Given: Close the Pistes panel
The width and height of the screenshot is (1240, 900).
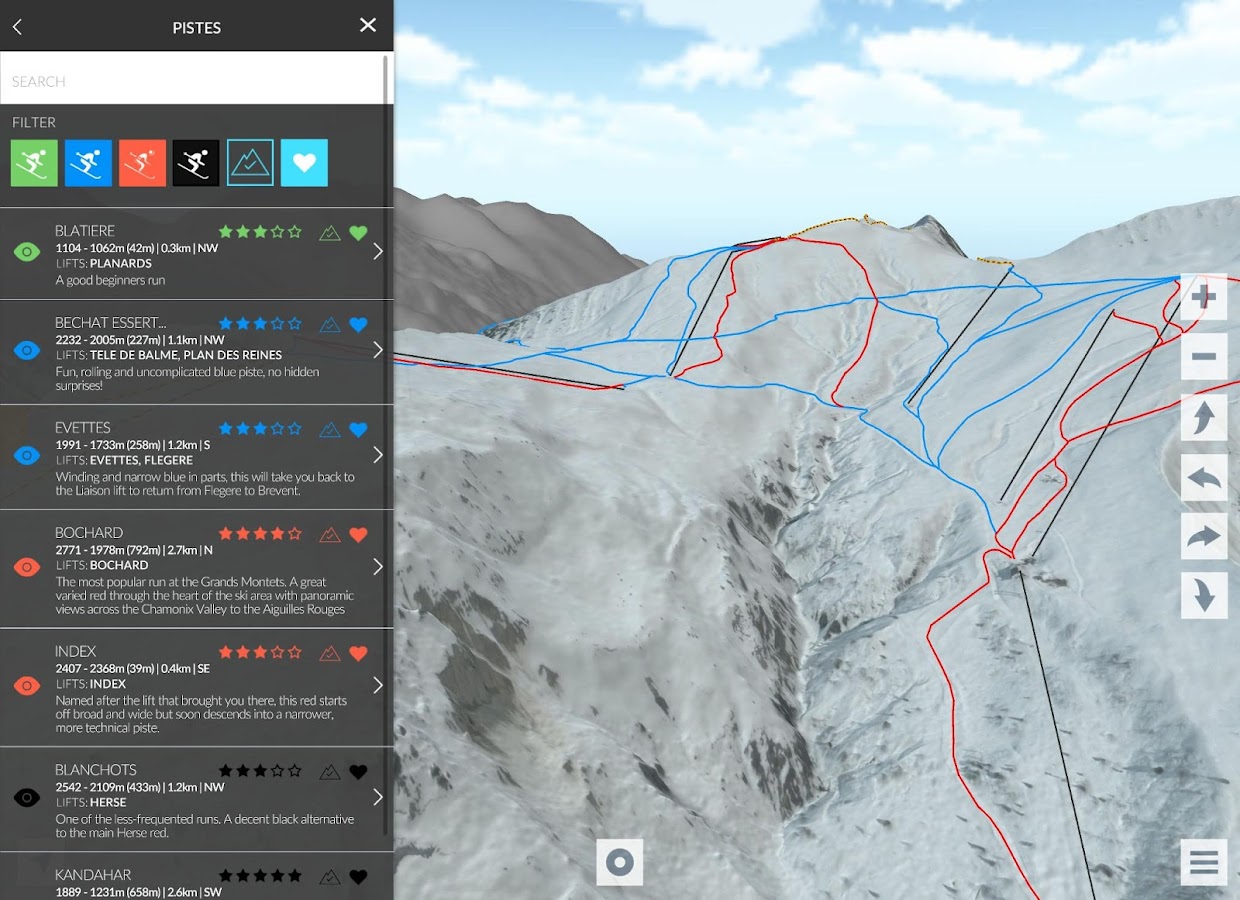Looking at the screenshot, I should (368, 26).
